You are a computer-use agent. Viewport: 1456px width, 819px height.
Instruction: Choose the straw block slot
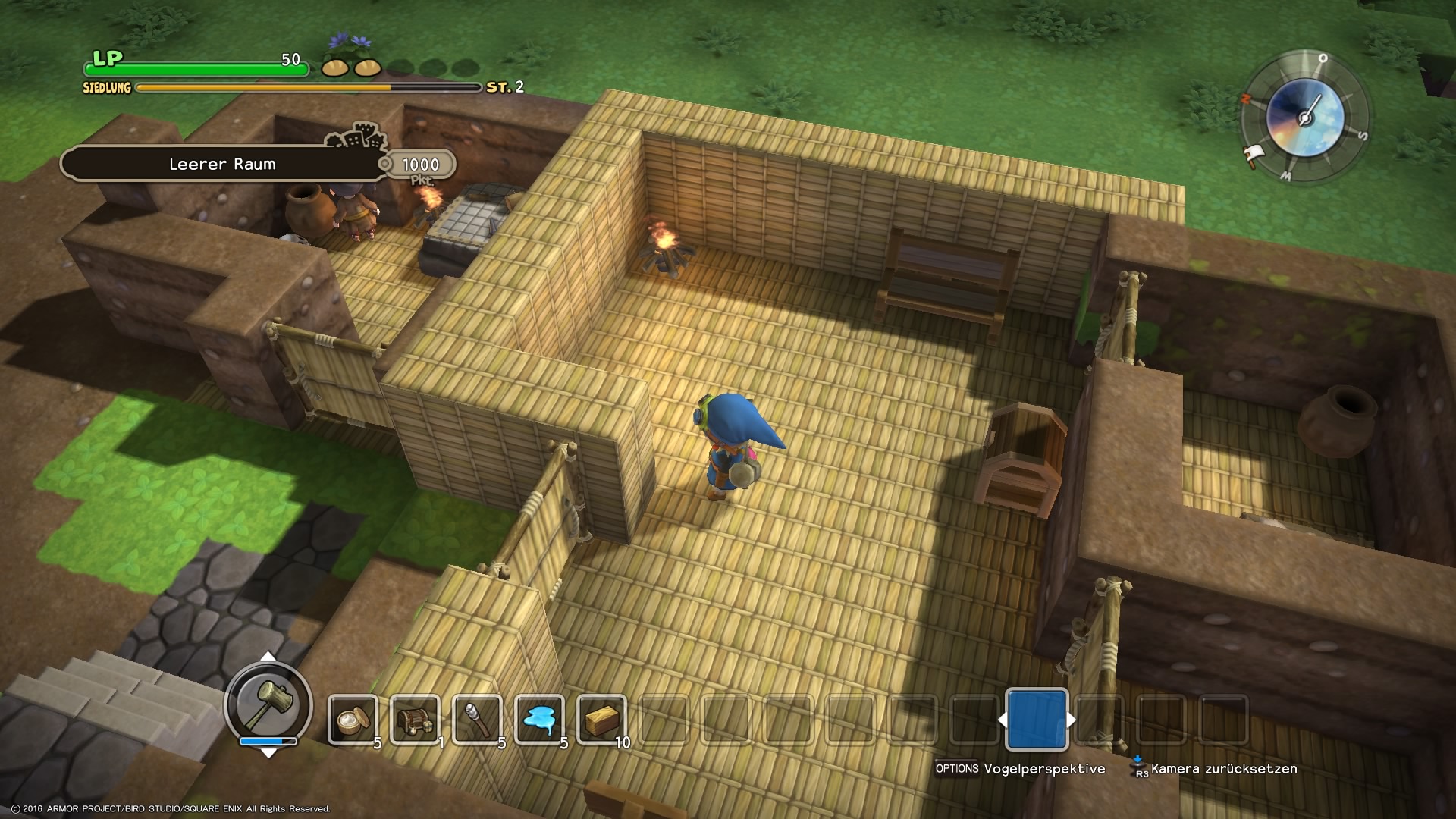tap(601, 719)
